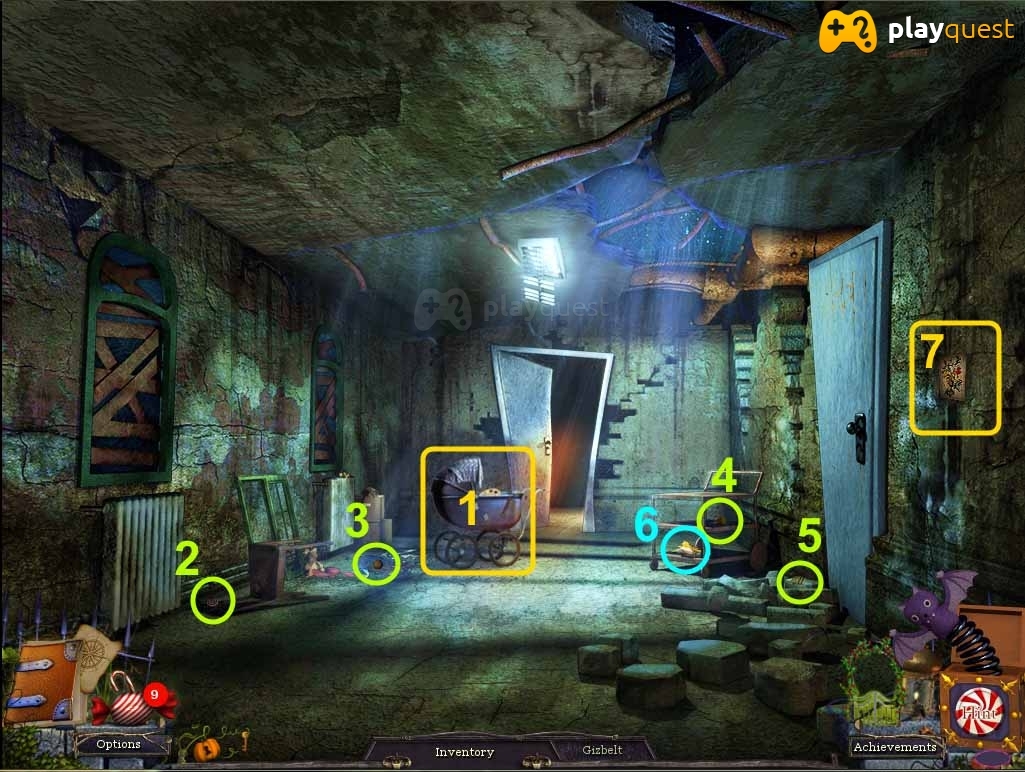Open the Options menu

[118, 744]
